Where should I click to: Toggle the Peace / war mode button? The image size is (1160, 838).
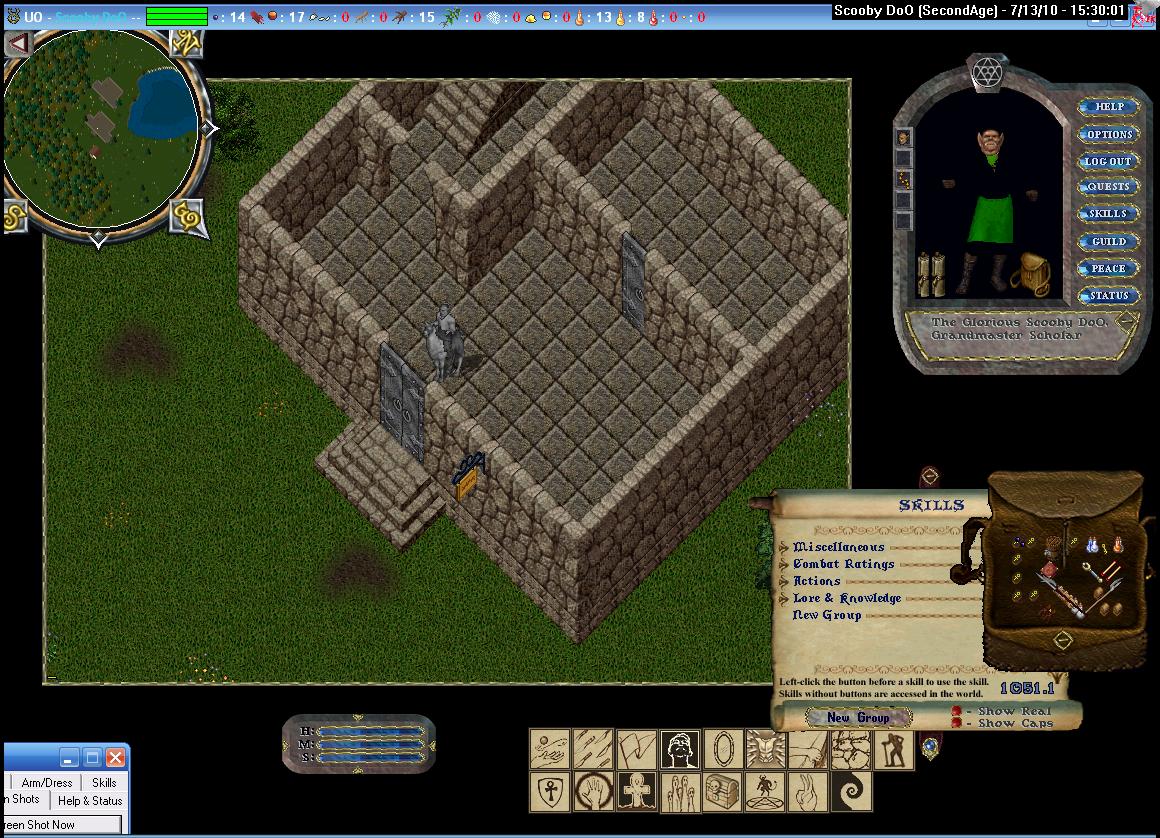click(1109, 268)
